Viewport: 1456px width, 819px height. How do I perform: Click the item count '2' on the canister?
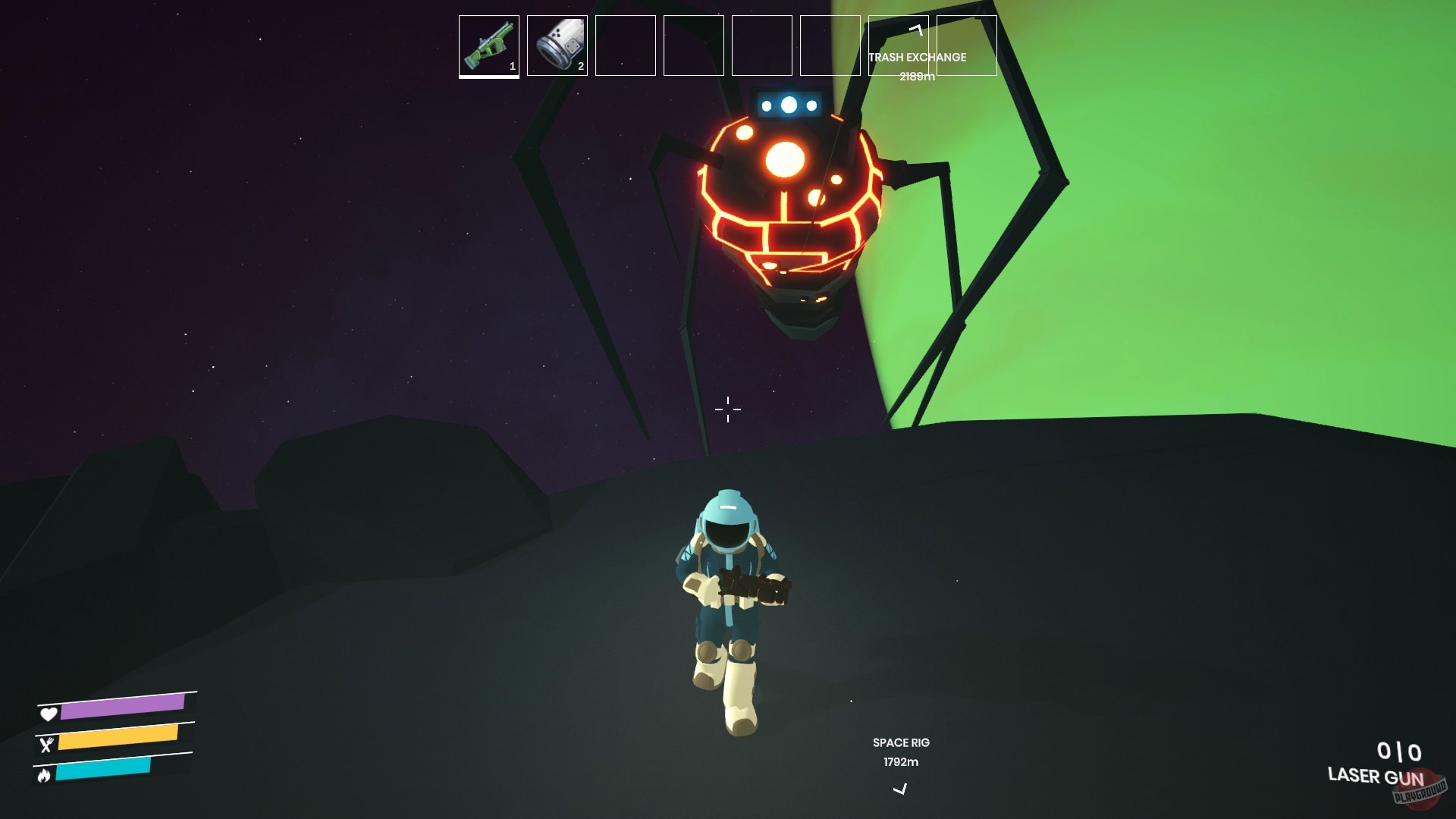580,67
